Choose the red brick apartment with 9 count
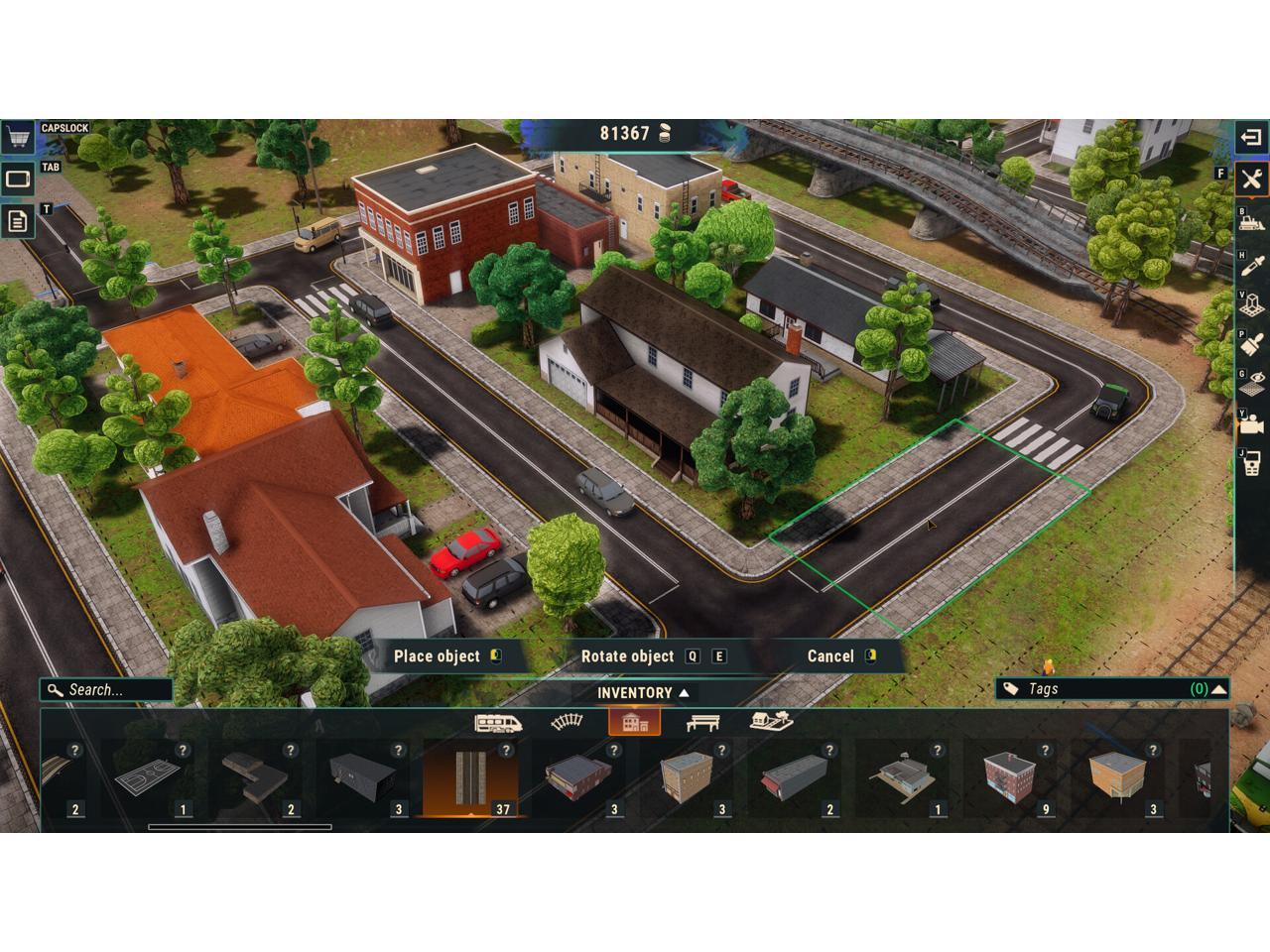Image resolution: width=1270 pixels, height=952 pixels. coord(1007,777)
